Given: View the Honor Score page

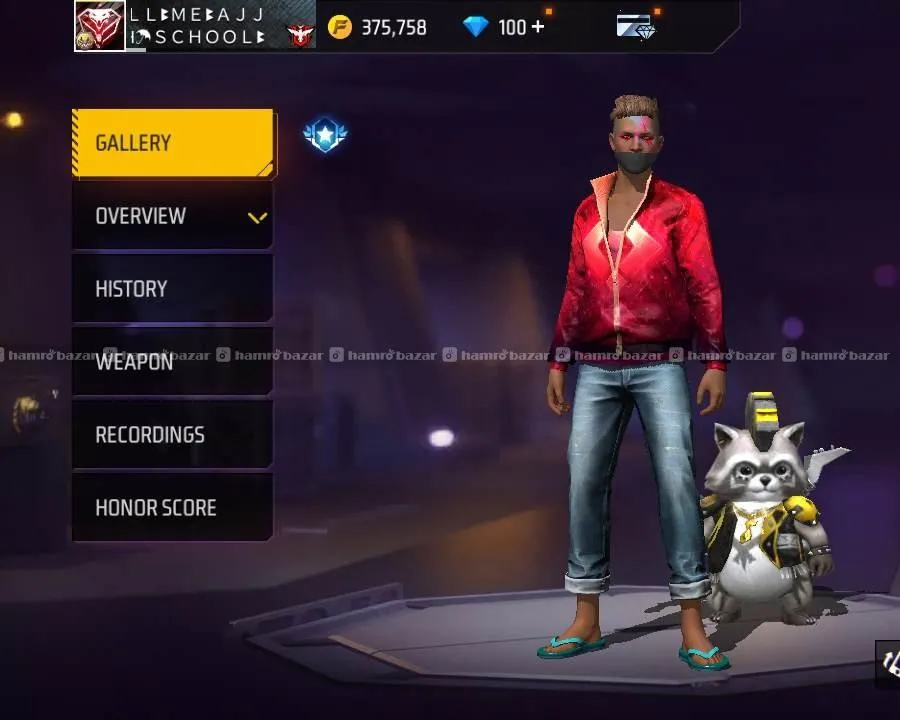Looking at the screenshot, I should pyautogui.click(x=173, y=508).
